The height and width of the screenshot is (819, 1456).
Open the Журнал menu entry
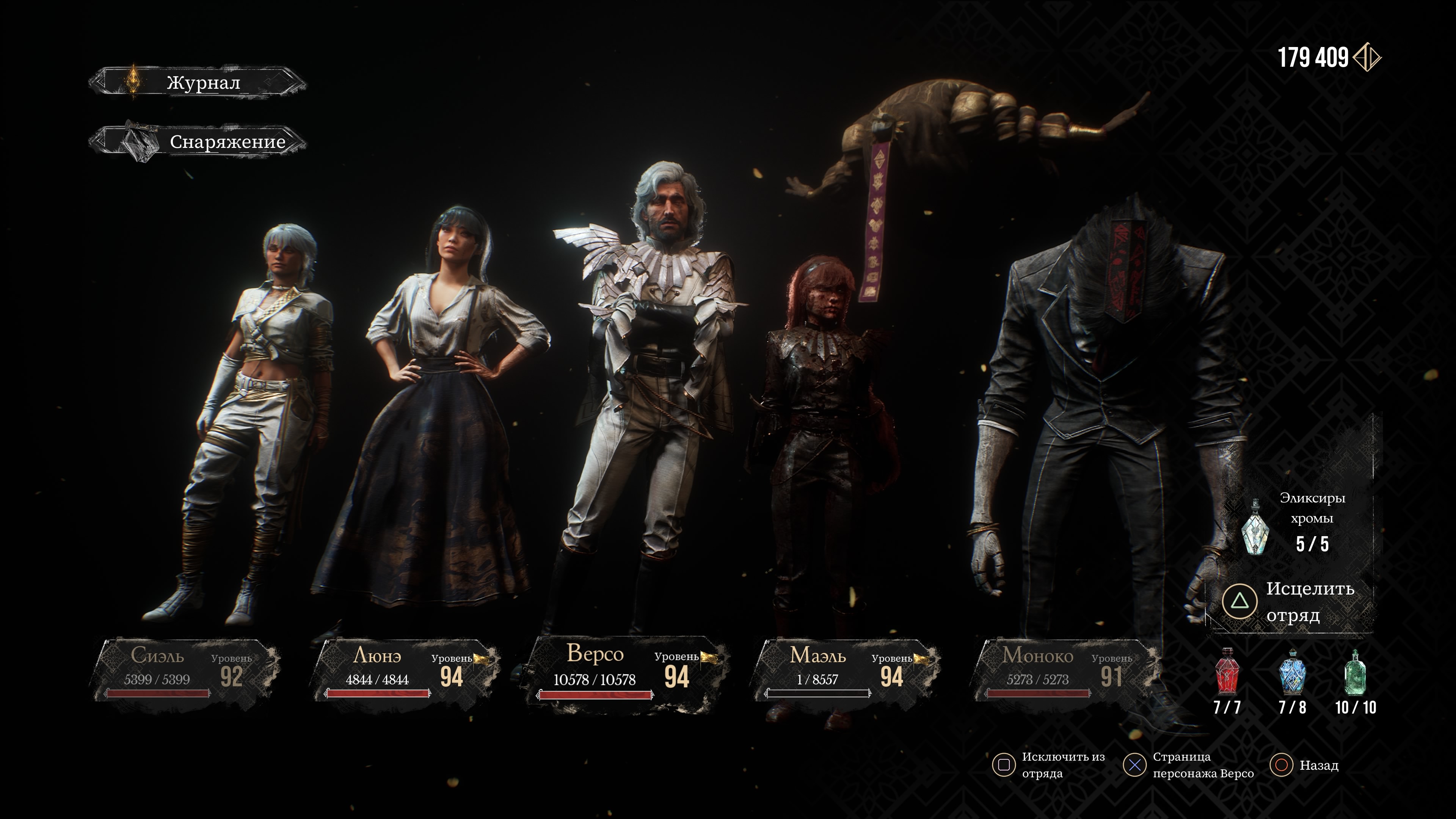(198, 83)
